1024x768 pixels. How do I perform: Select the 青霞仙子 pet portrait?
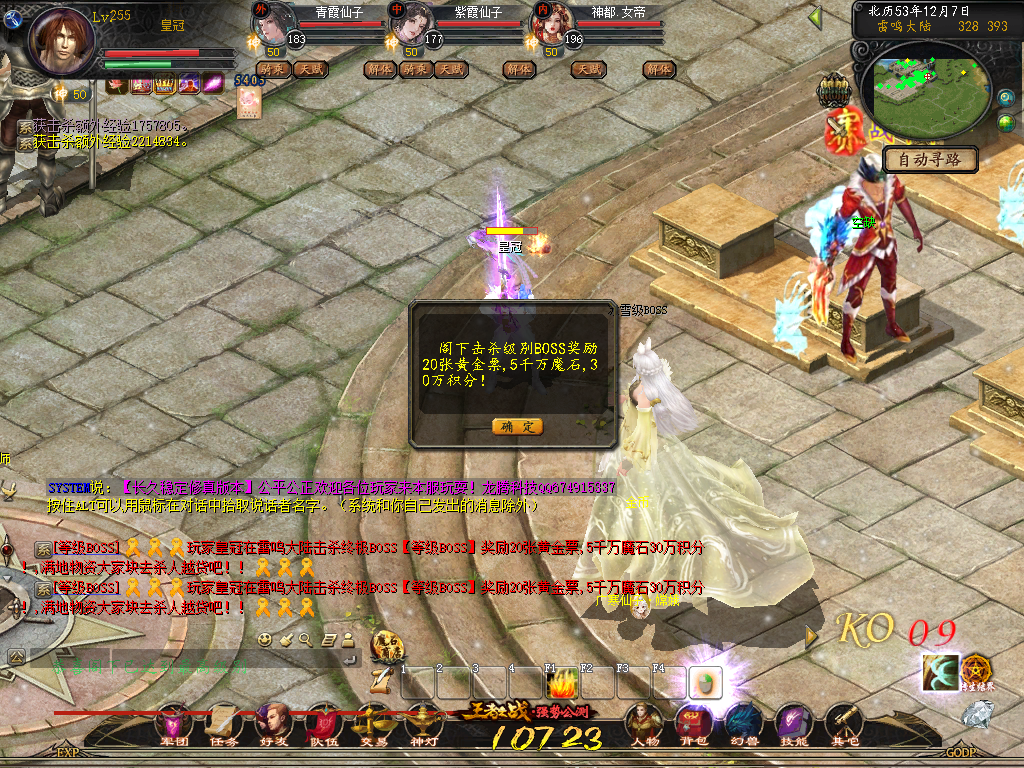(x=271, y=22)
